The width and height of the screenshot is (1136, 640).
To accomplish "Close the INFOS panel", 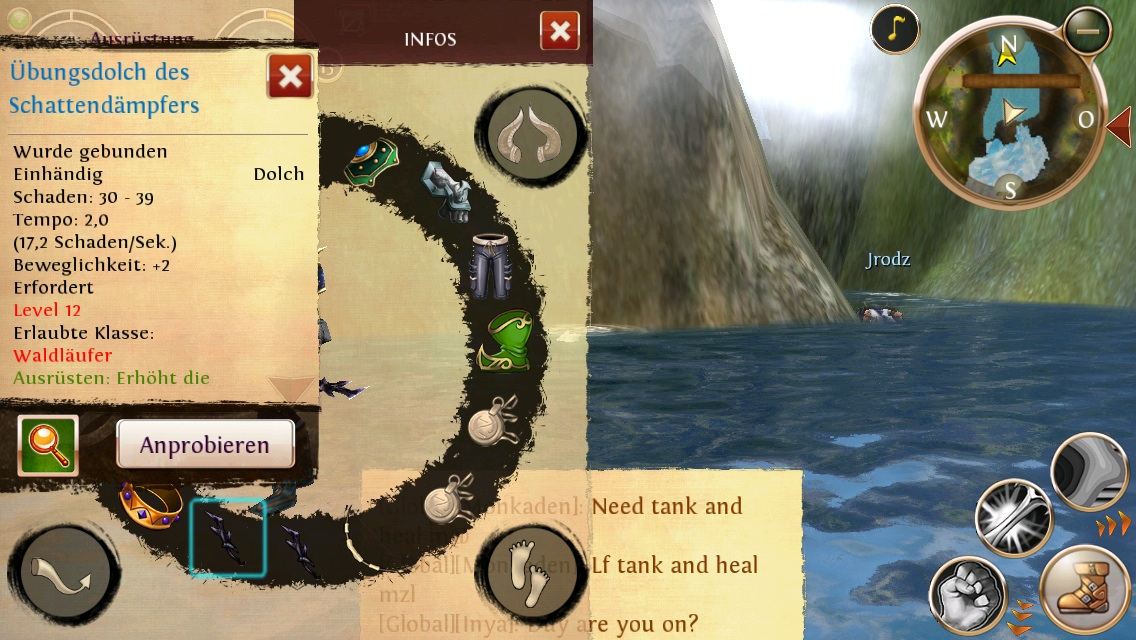I will (560, 31).
